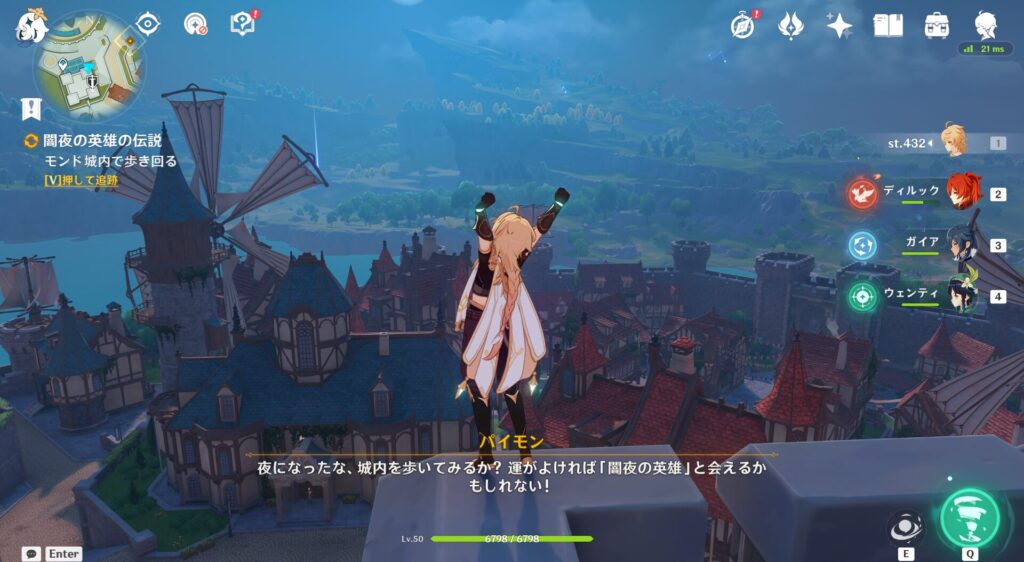This screenshot has width=1024, height=562.
Task: Click the eye-shaped quest navigation icon
Action: point(148,23)
